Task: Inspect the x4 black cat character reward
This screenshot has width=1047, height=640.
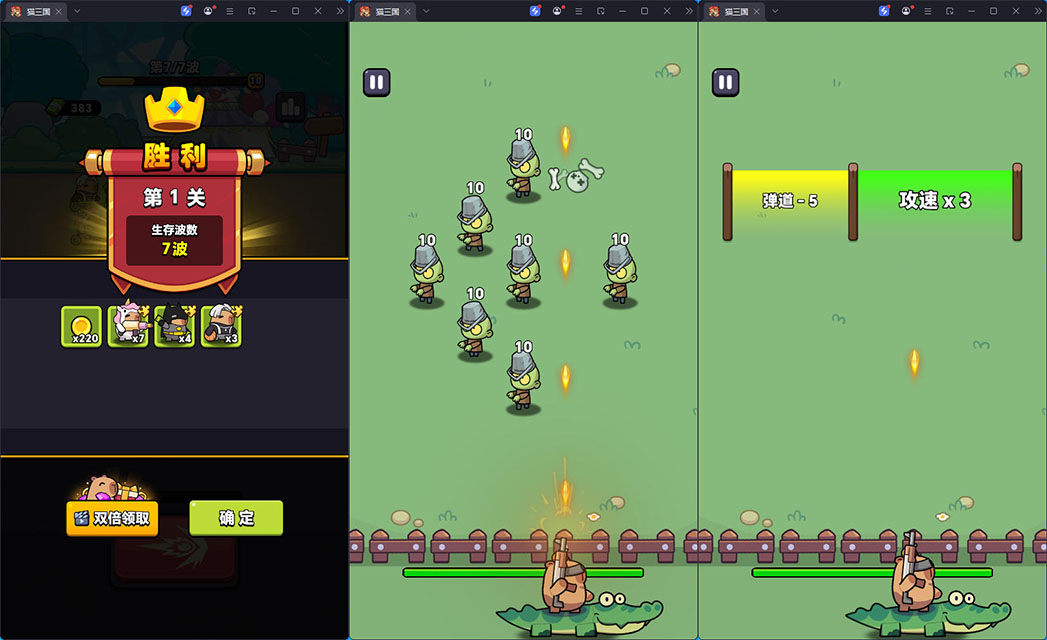Action: (174, 326)
